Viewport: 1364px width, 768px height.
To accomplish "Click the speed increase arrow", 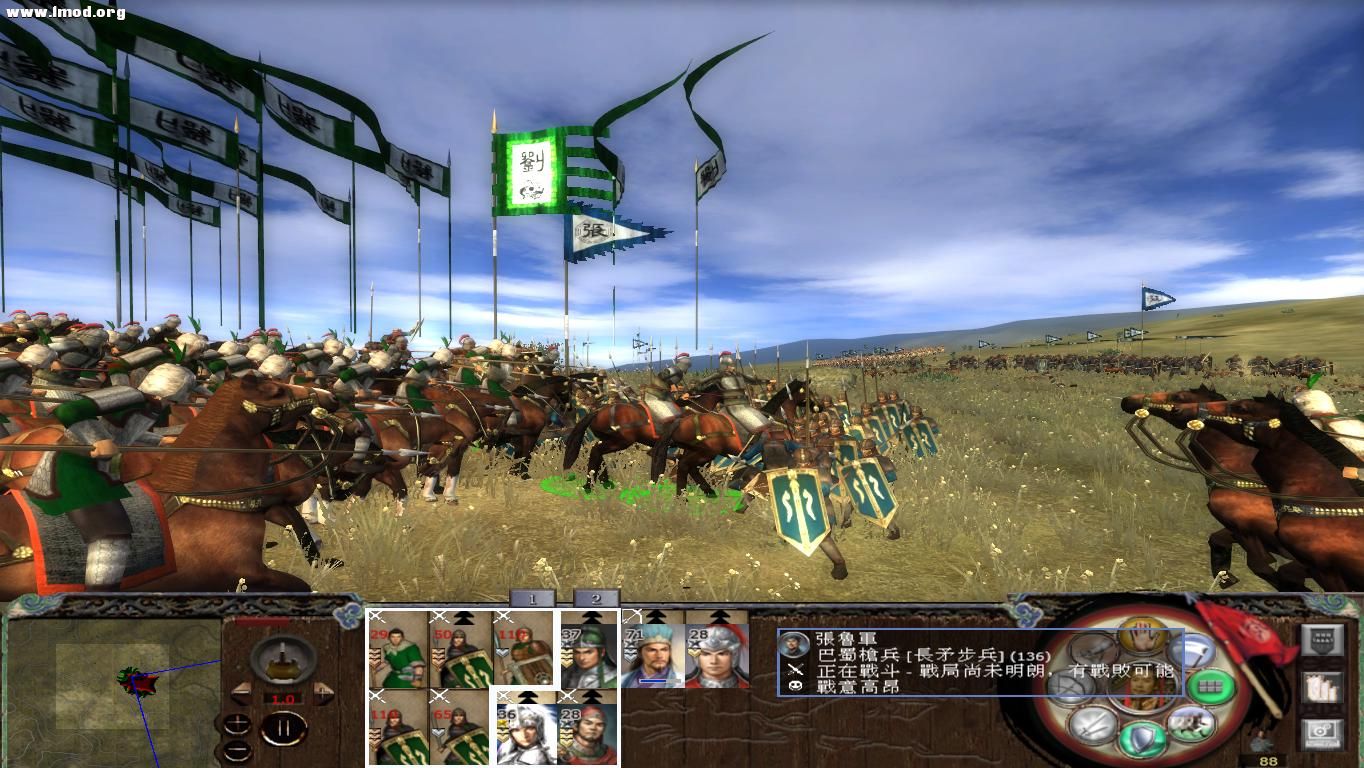I will [x=322, y=692].
